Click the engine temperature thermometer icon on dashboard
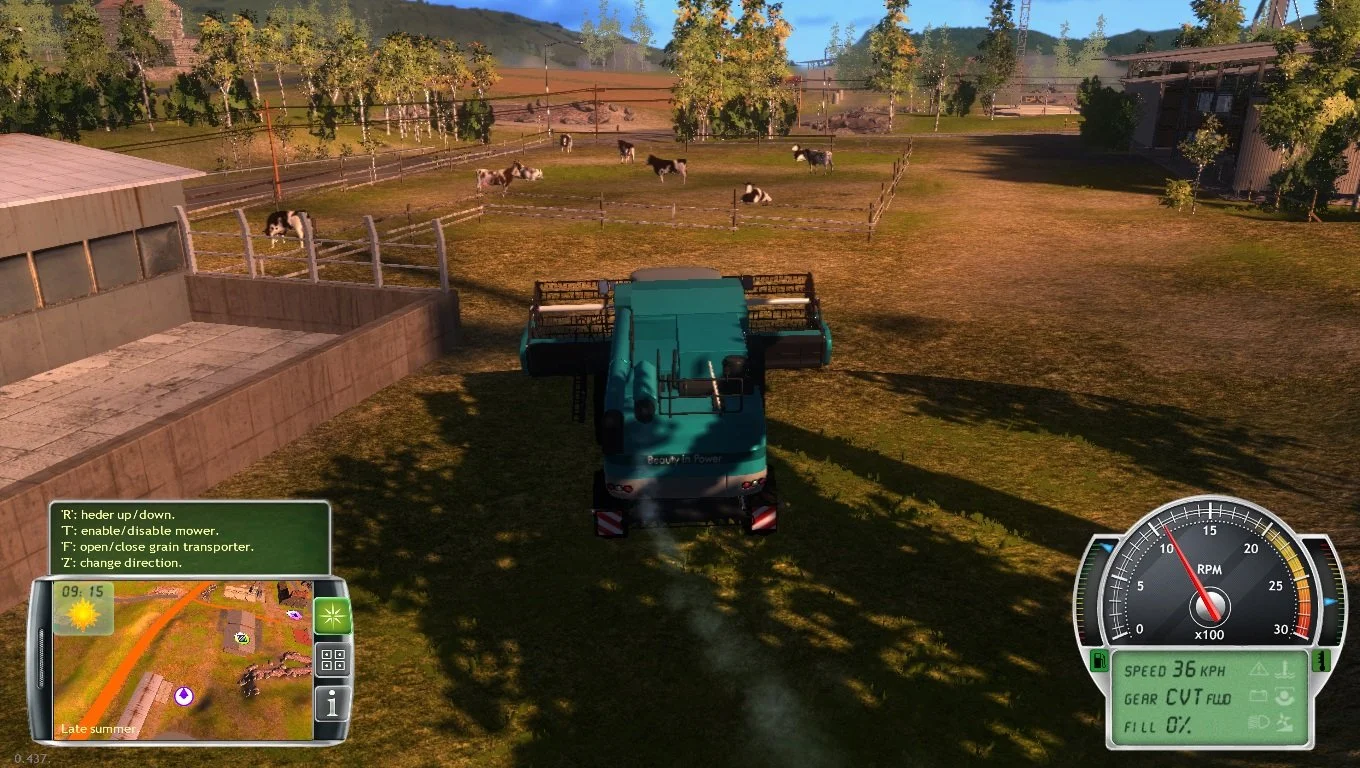The width and height of the screenshot is (1360, 768). (x=1321, y=662)
